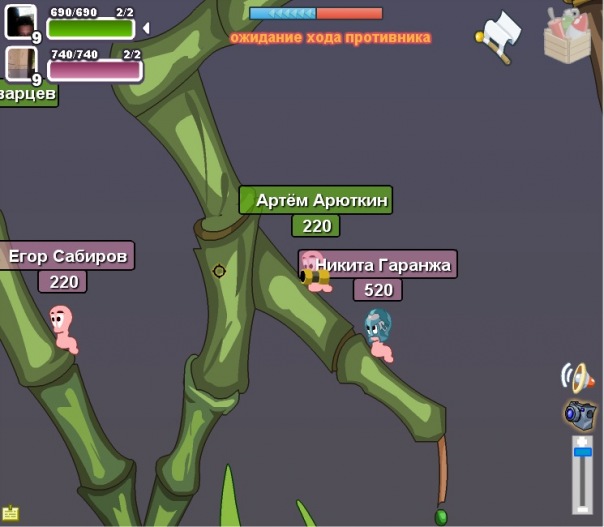Open the weapons crate inventory

(x=569, y=34)
